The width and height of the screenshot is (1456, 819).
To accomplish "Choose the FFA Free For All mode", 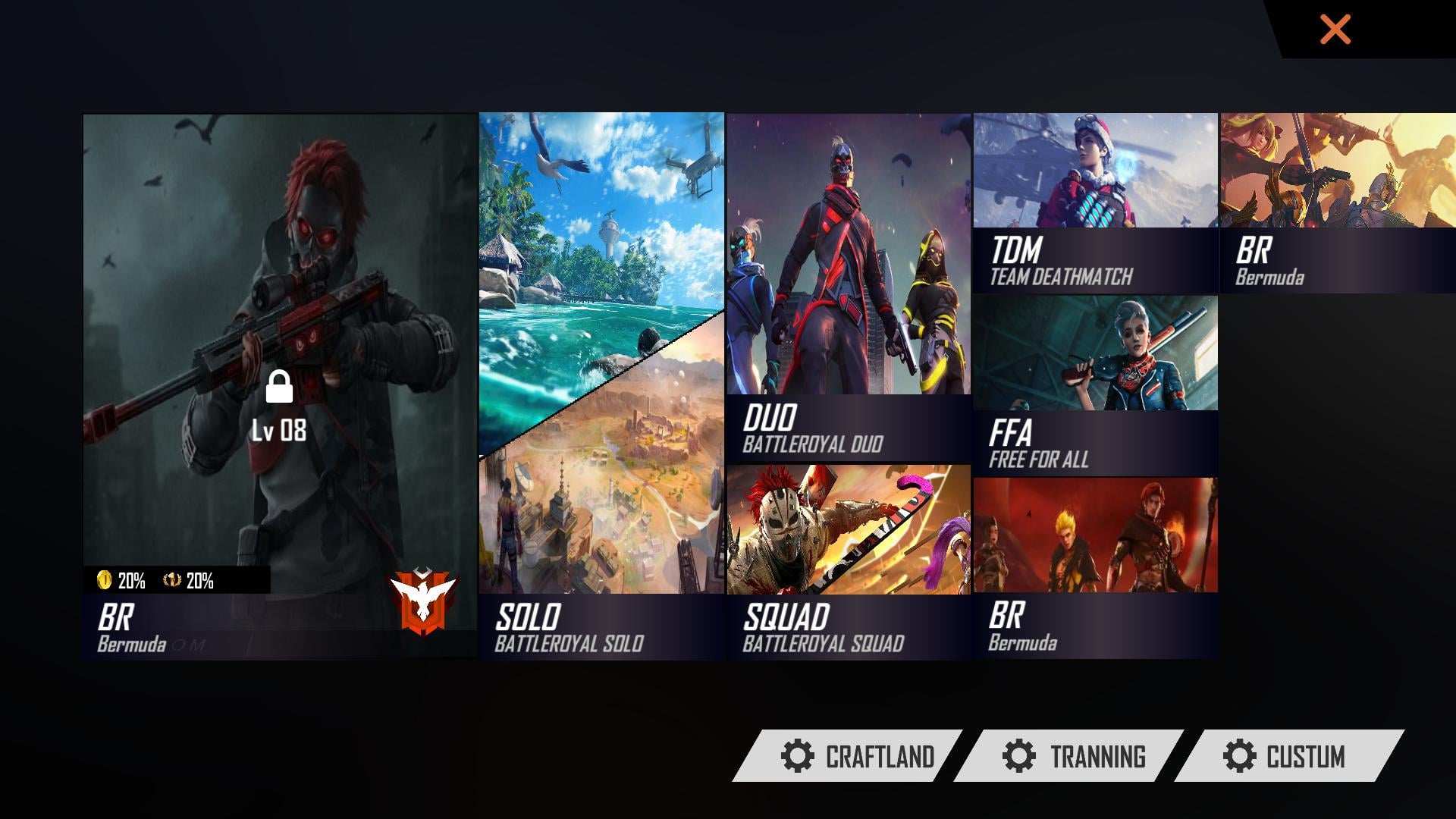I will [x=1095, y=385].
